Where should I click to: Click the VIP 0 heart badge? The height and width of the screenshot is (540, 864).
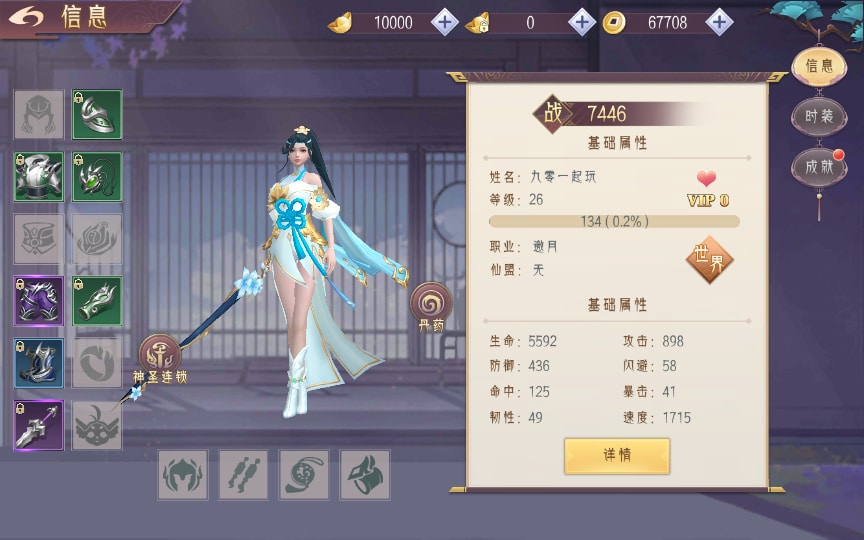point(707,187)
